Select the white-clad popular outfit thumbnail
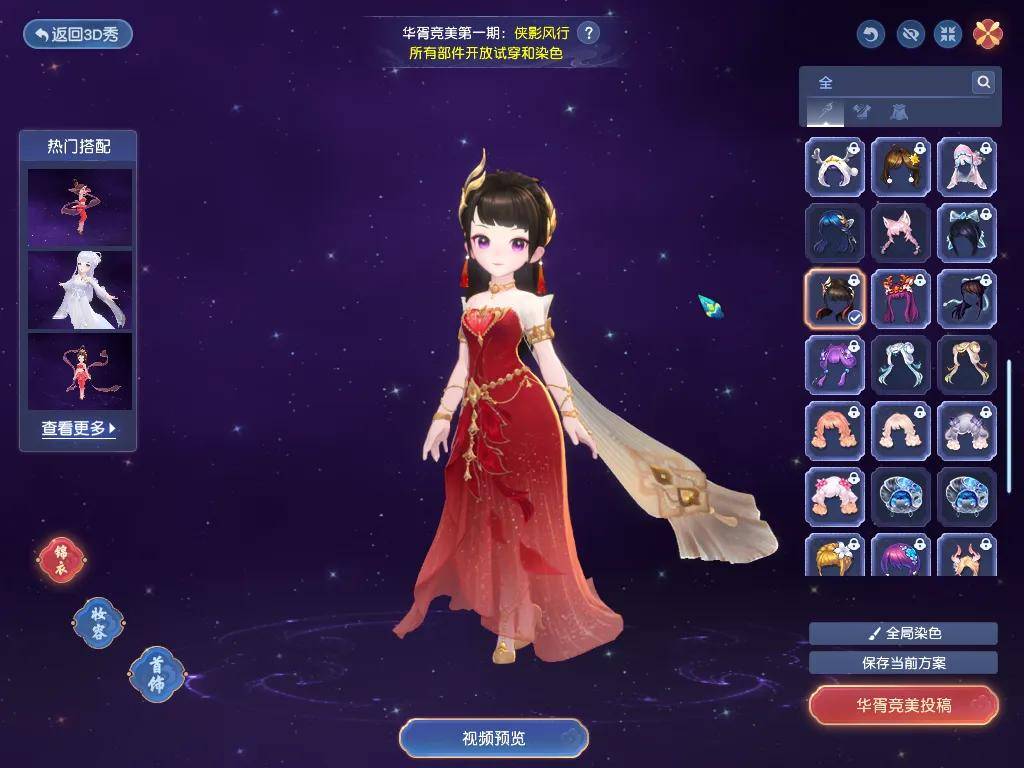The image size is (1024, 768). tap(80, 289)
